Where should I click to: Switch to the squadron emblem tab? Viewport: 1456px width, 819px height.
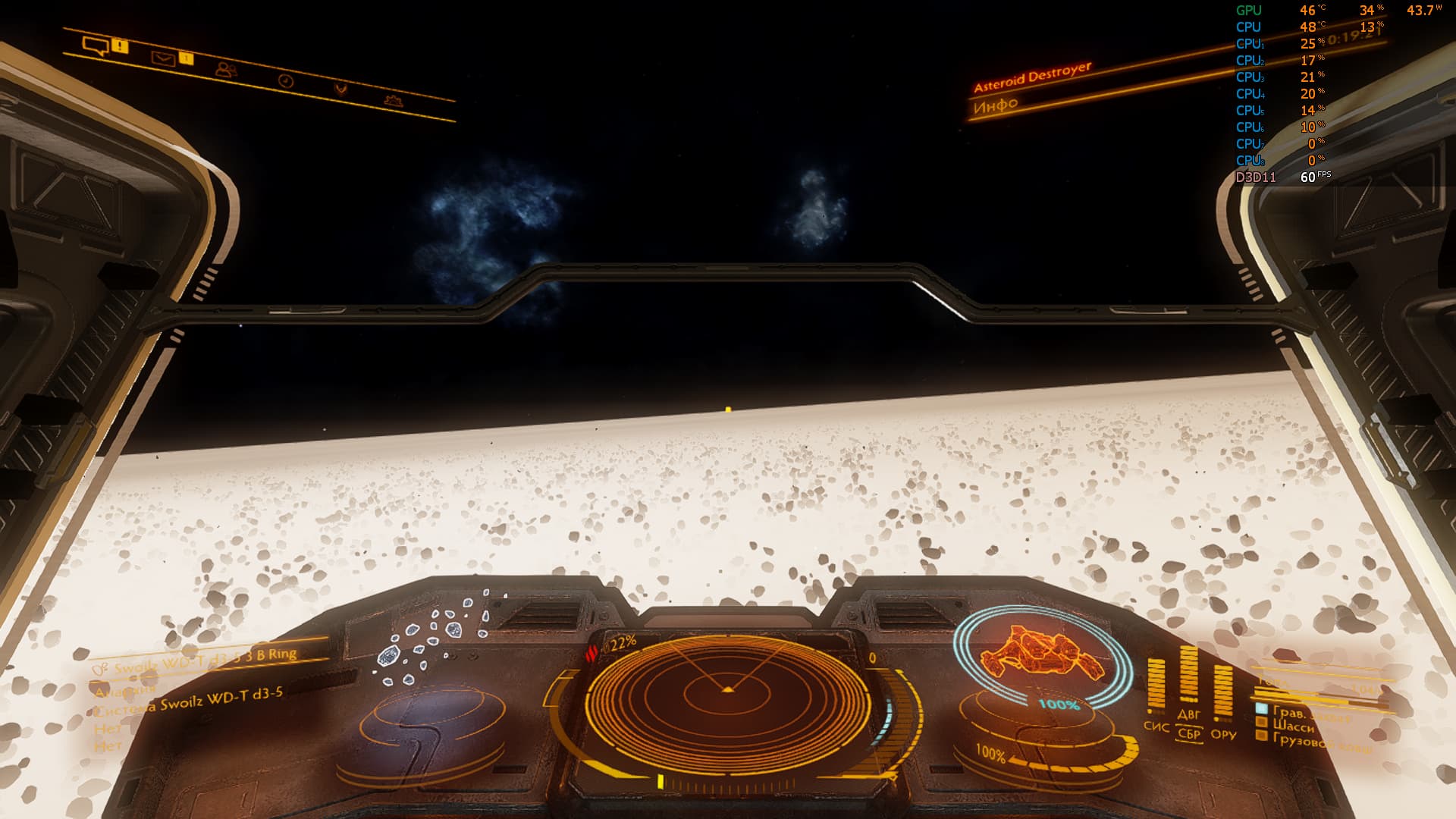(x=341, y=89)
